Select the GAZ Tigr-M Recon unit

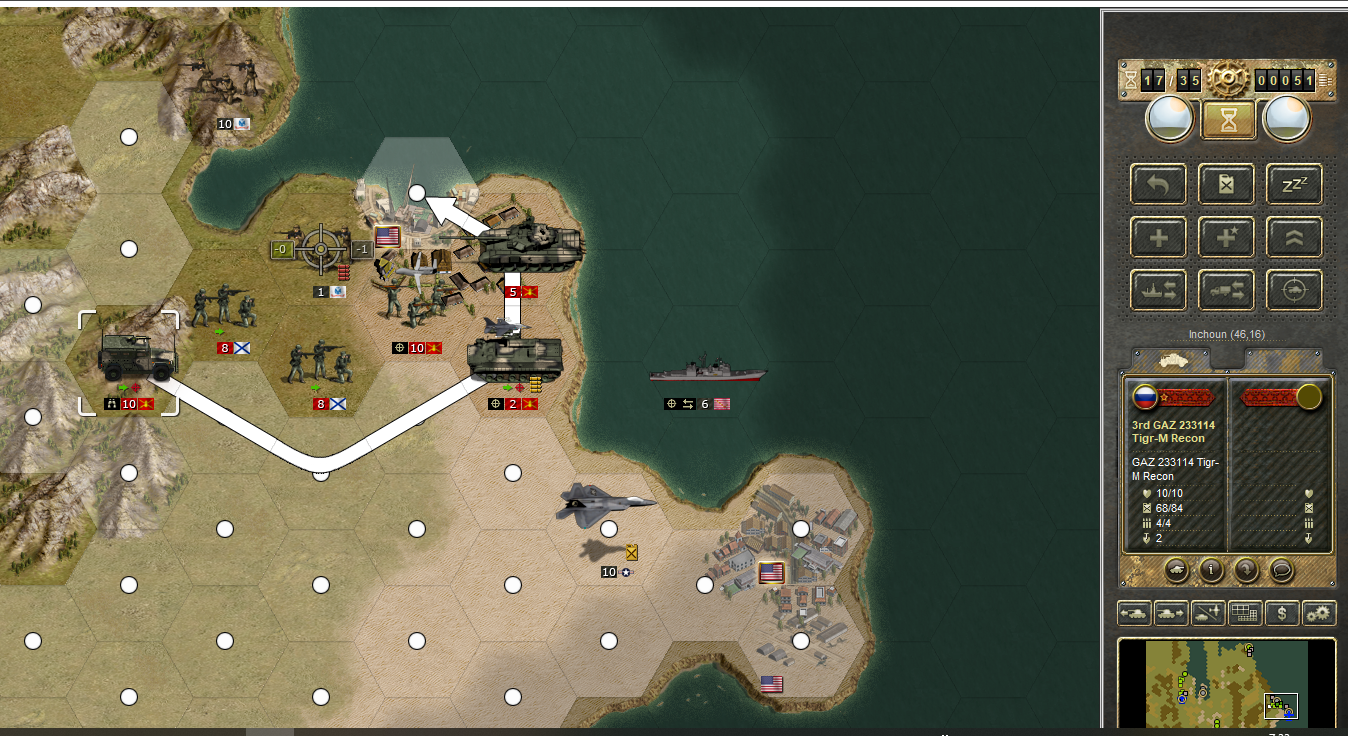point(129,358)
